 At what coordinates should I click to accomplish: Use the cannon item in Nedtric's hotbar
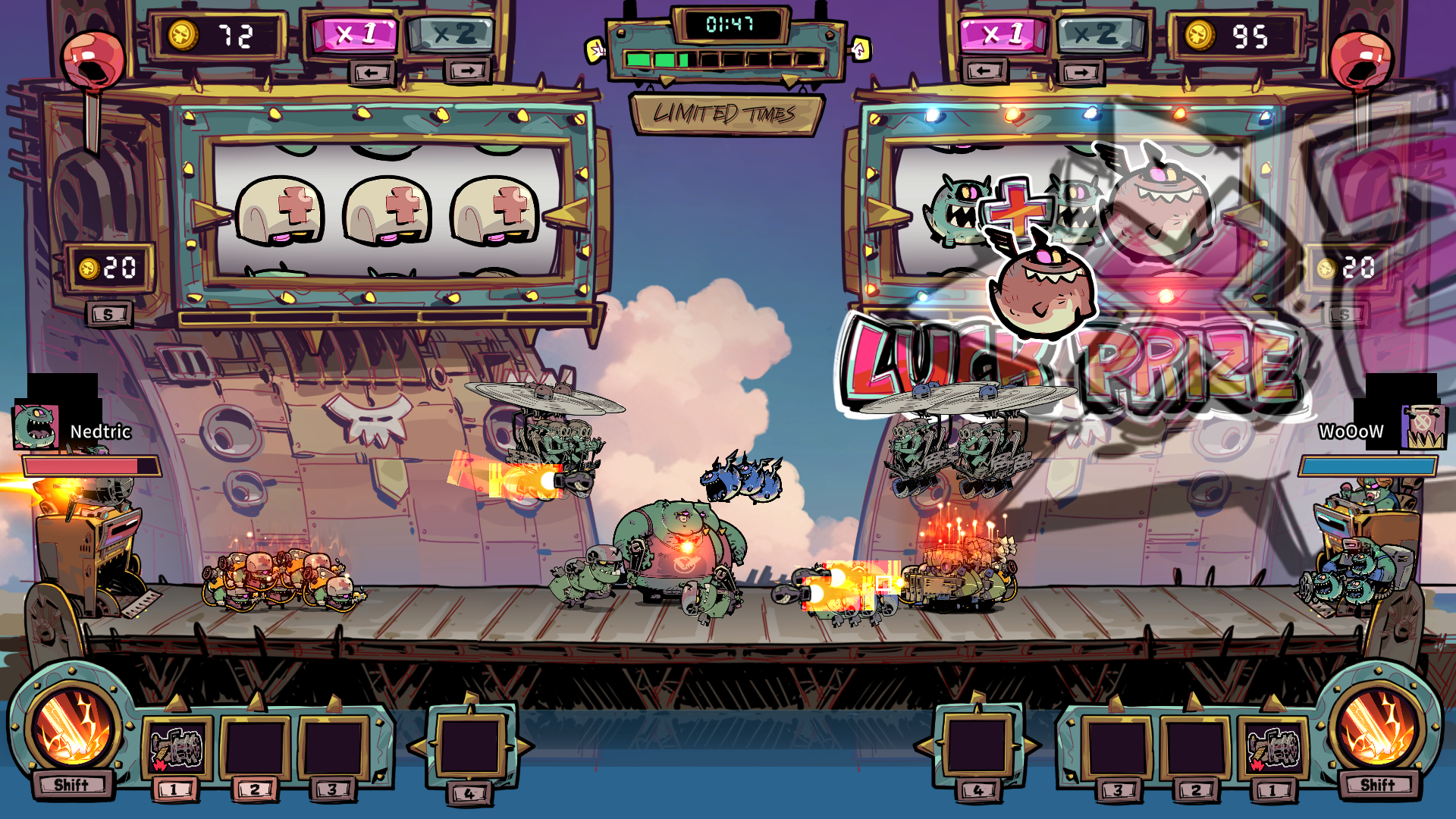(176, 748)
